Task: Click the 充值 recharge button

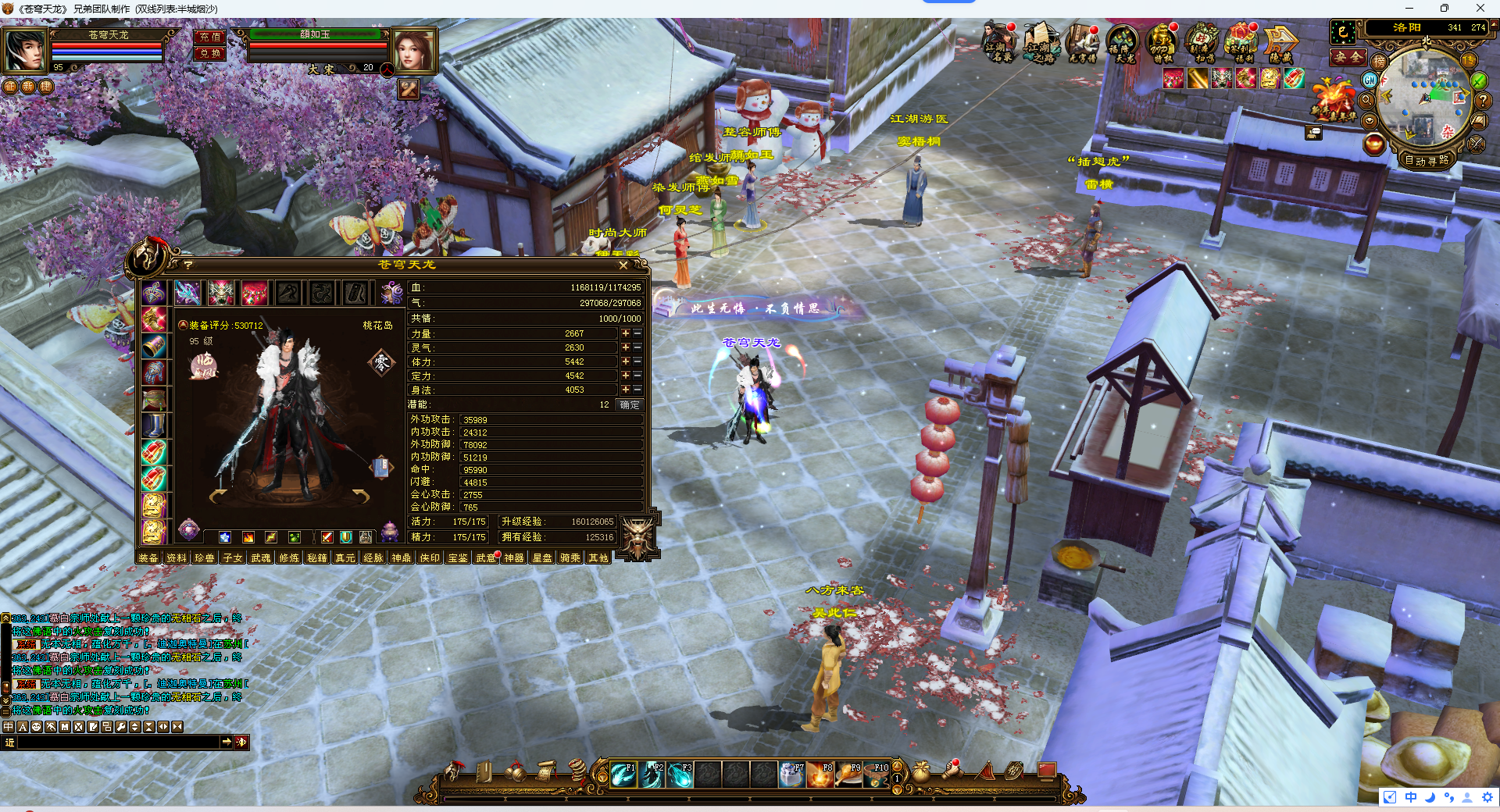Action: tap(209, 37)
